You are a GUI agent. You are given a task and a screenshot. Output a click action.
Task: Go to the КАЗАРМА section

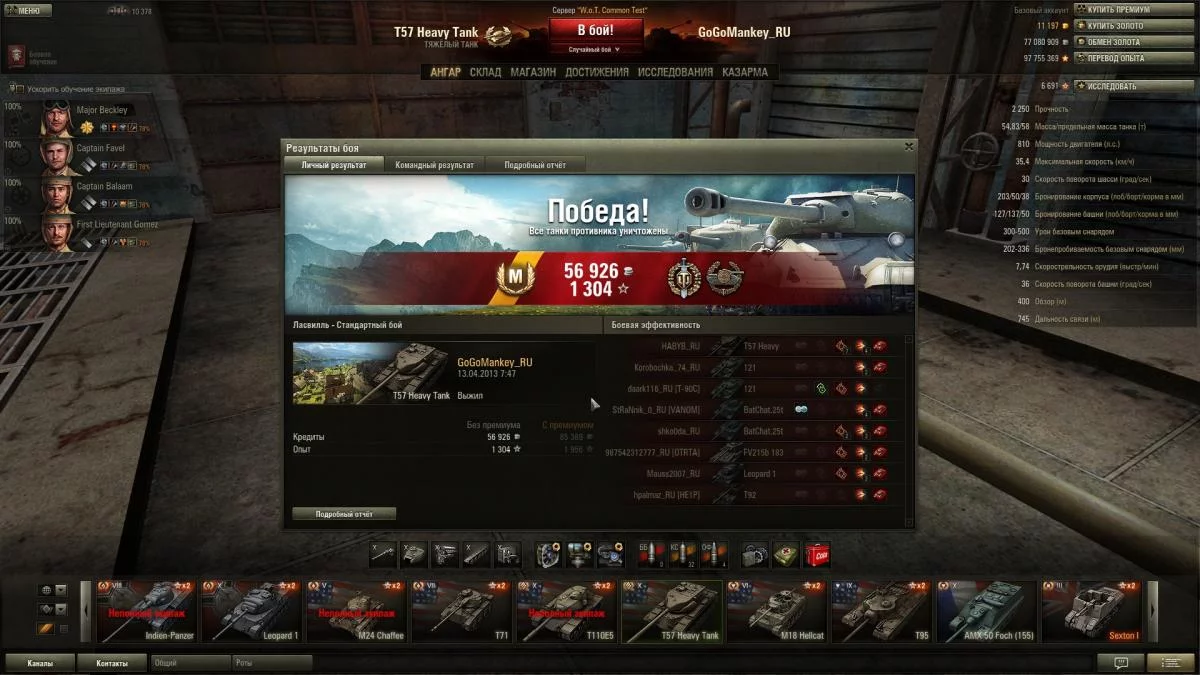pyautogui.click(x=744, y=72)
